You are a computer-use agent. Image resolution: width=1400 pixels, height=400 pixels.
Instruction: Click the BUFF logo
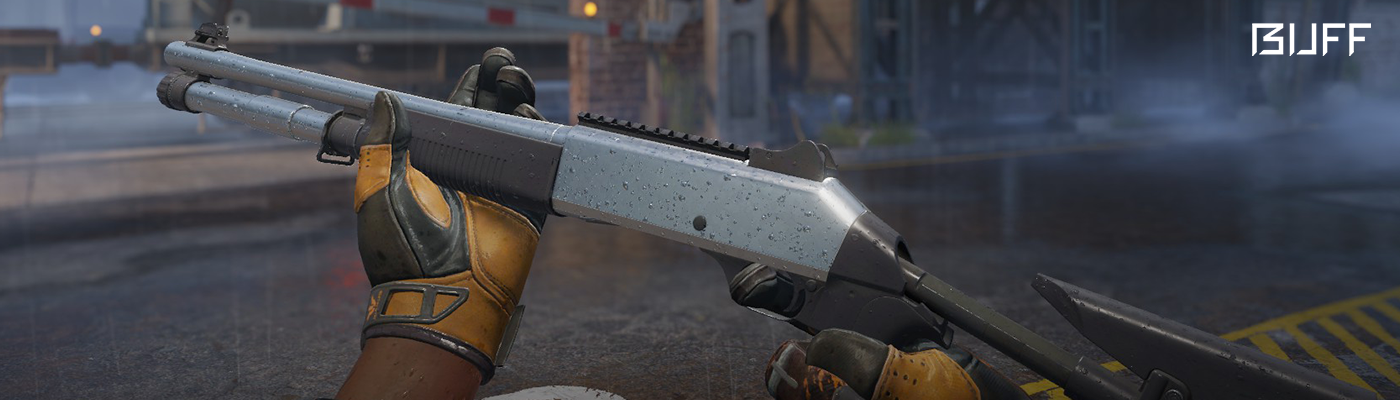coord(1310,40)
